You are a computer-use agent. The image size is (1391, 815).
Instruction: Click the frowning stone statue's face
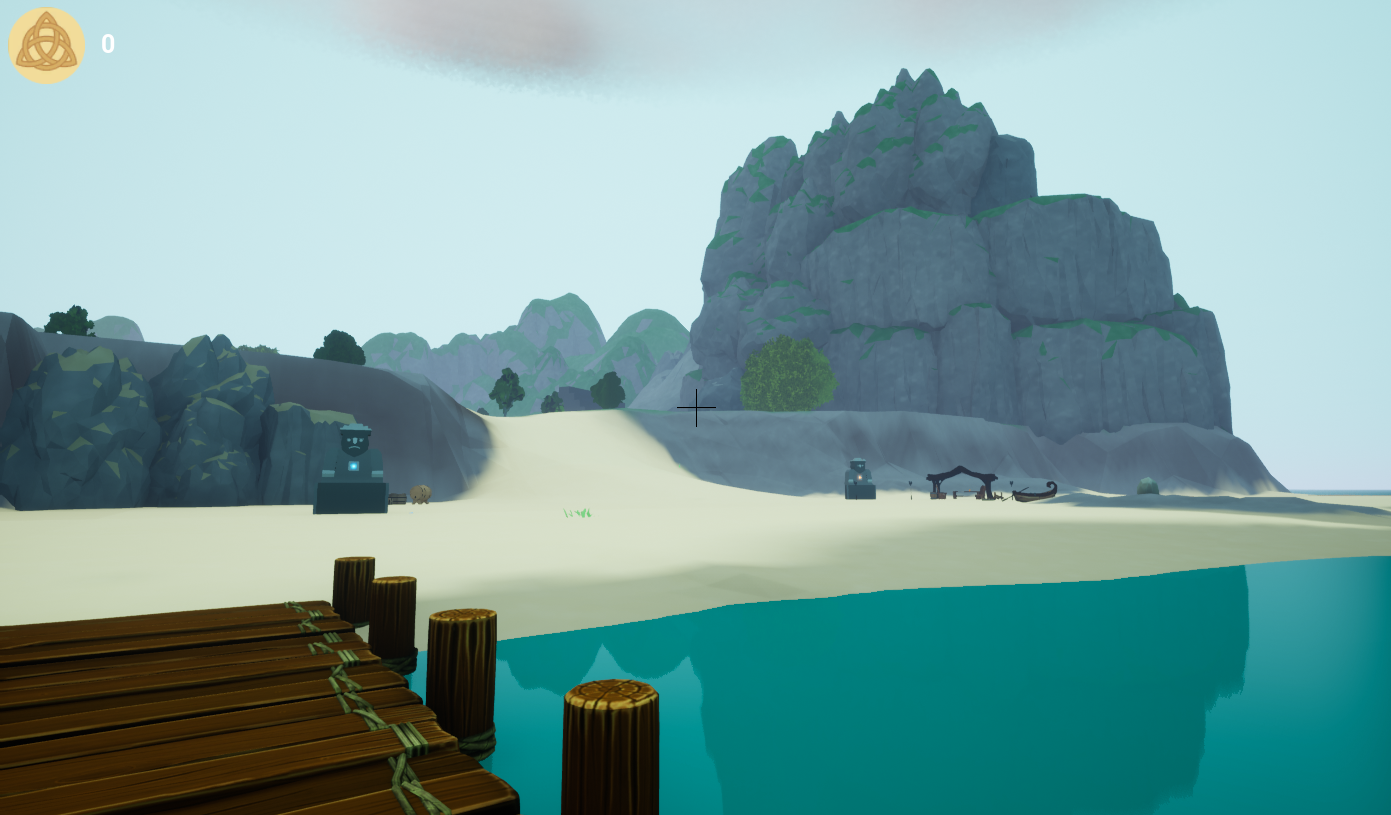click(x=354, y=443)
